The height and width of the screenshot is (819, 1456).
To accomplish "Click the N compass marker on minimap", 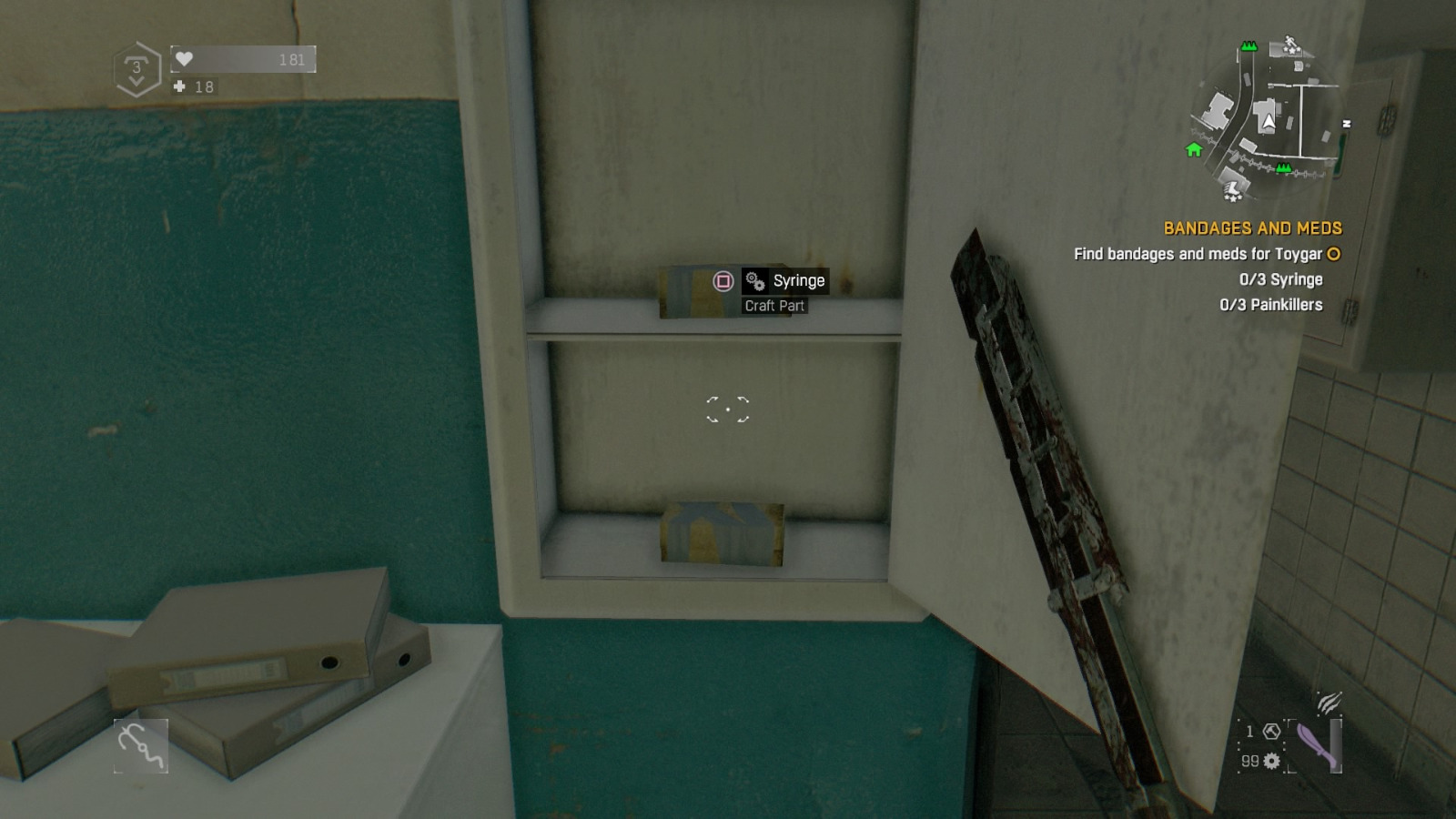I will click(1347, 122).
